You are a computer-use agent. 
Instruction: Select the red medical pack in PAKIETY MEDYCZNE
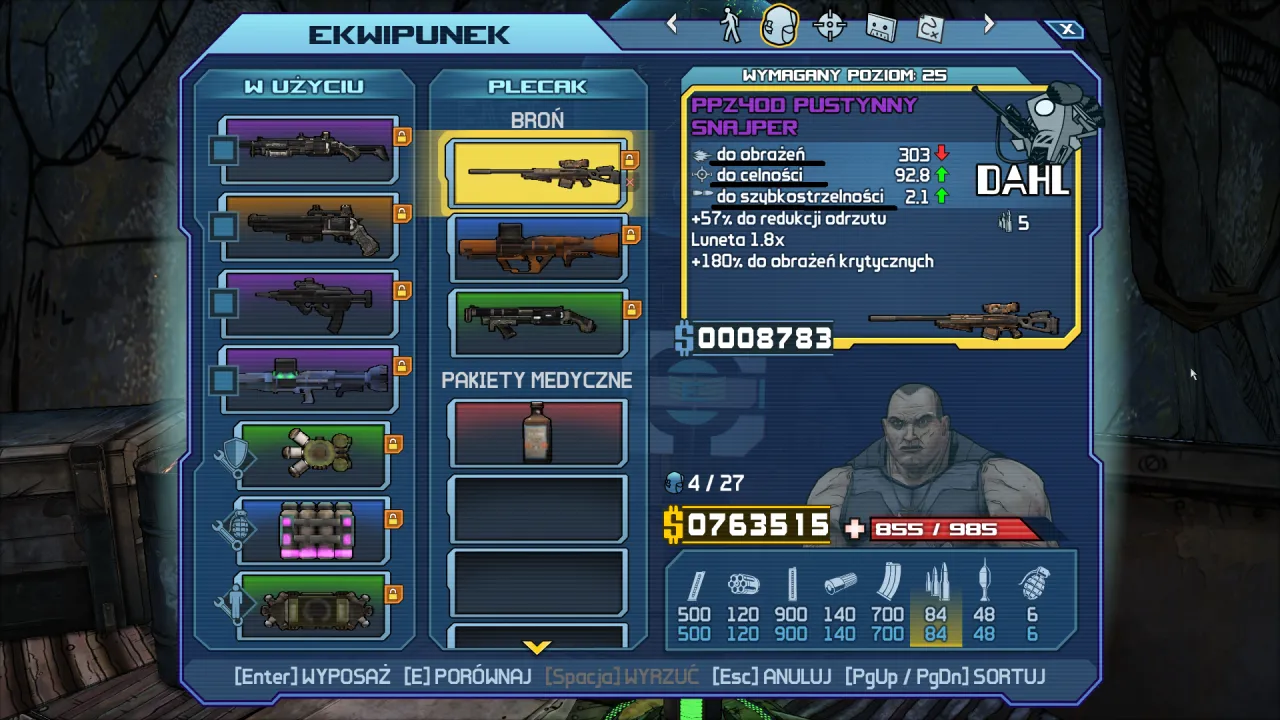pyautogui.click(x=538, y=432)
